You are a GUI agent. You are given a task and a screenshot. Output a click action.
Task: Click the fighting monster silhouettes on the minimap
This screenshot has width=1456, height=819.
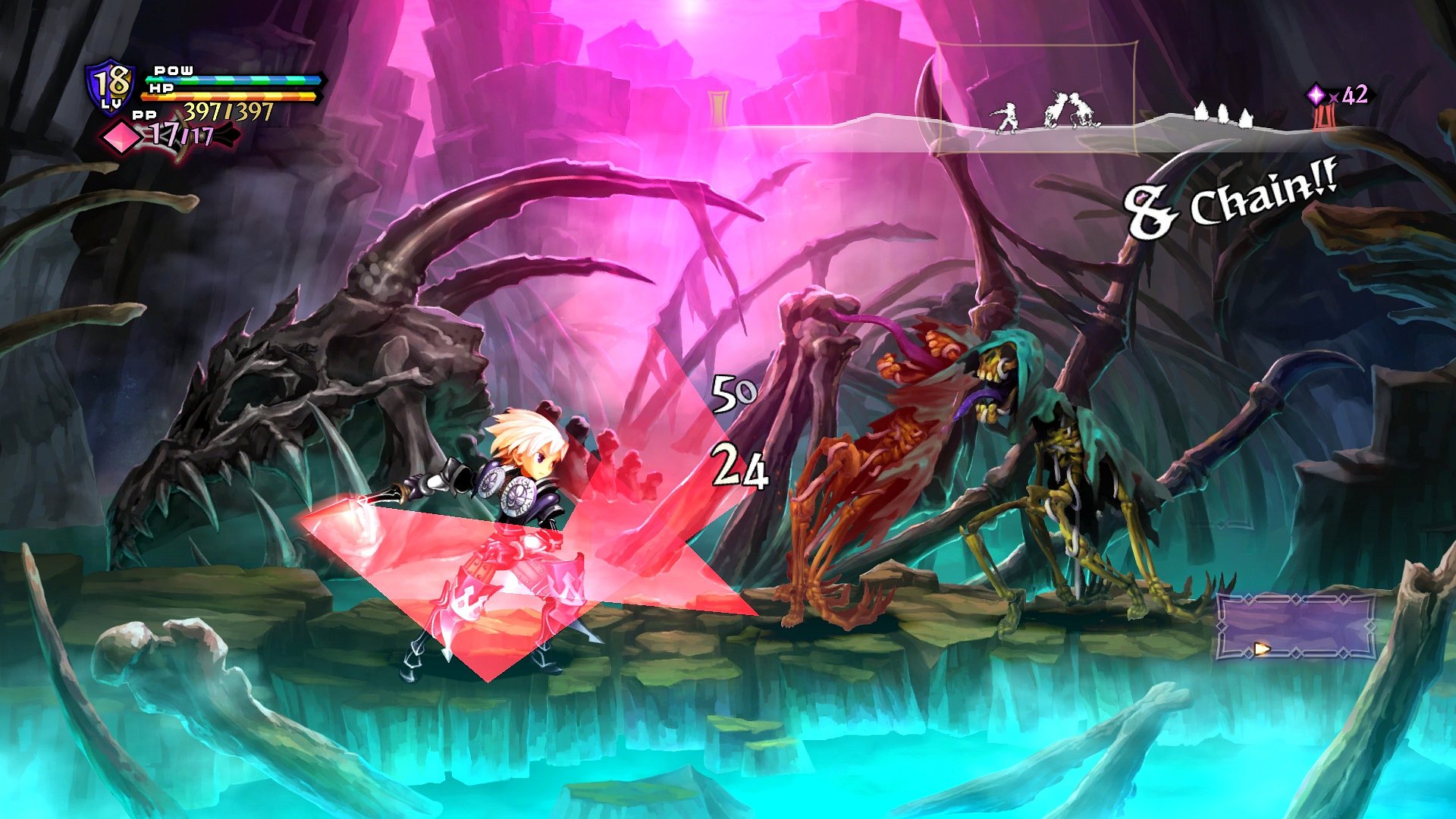(x=1071, y=111)
